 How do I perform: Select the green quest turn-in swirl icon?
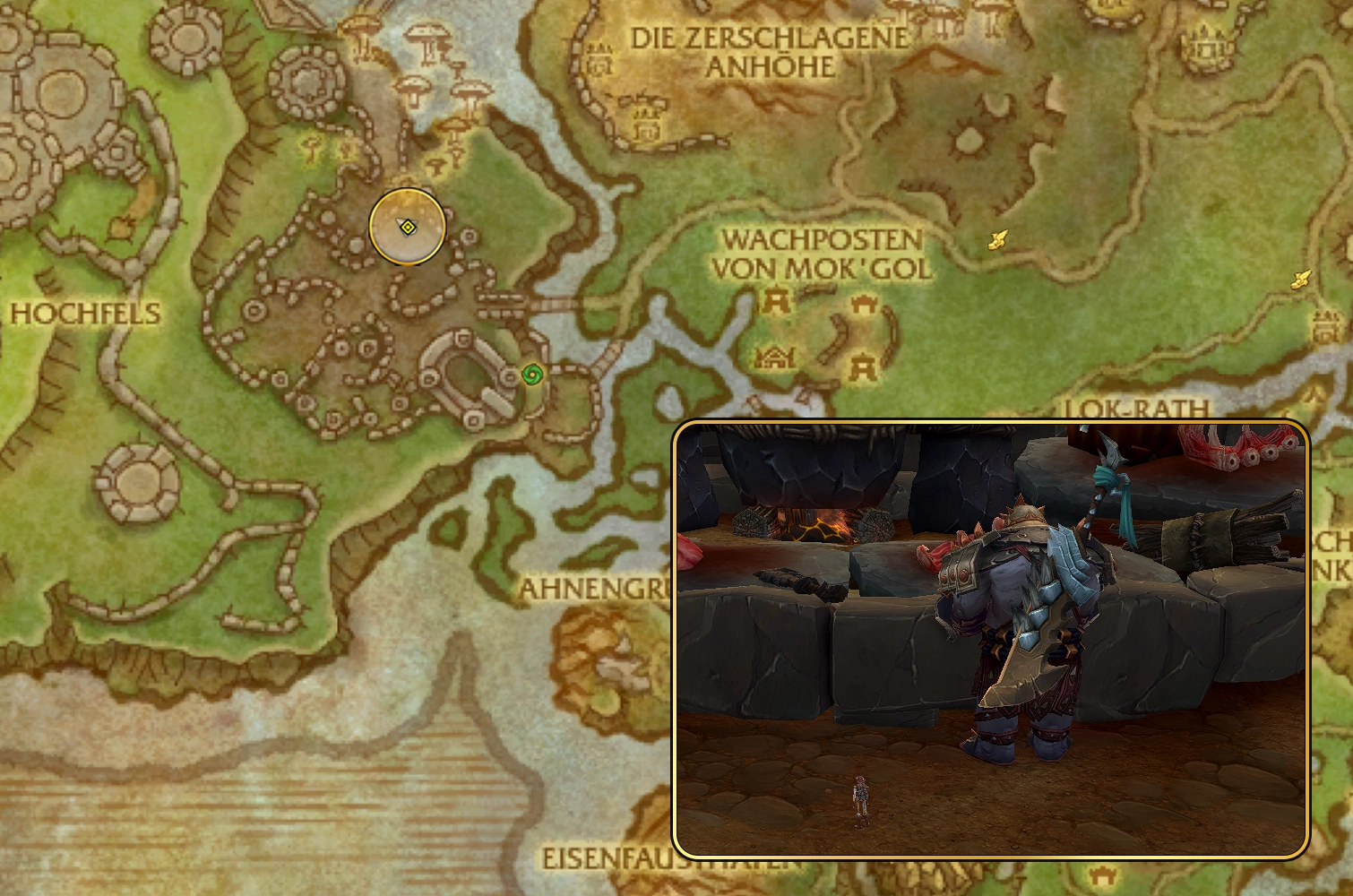(x=531, y=375)
